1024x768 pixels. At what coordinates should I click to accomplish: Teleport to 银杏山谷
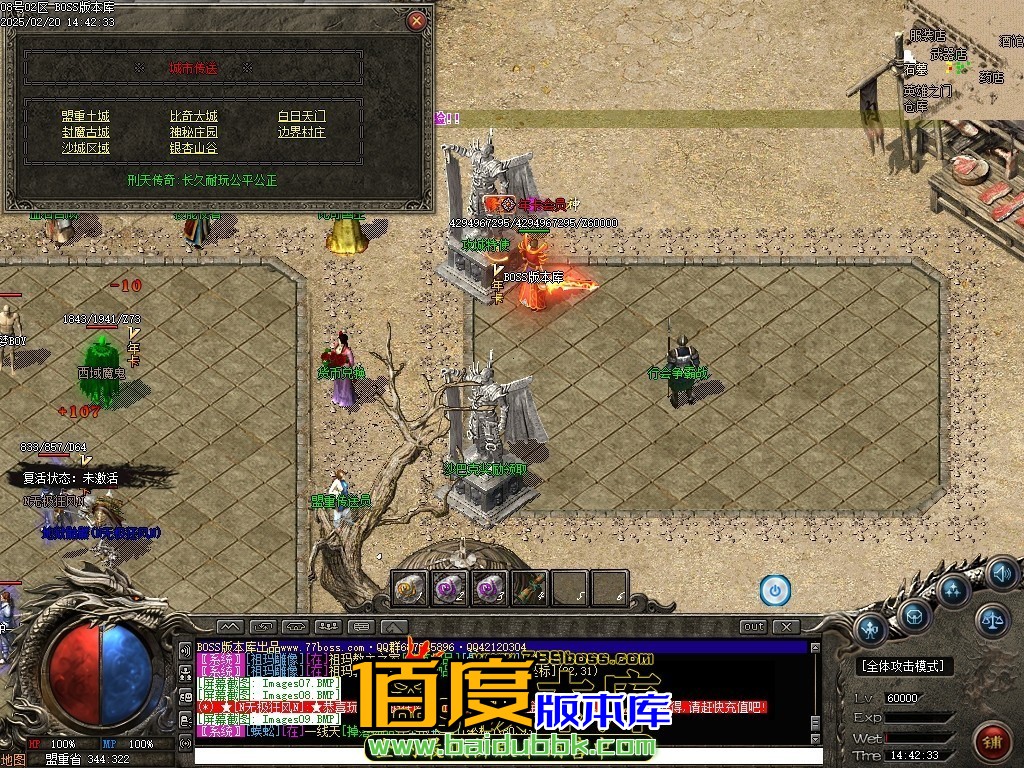(193, 148)
